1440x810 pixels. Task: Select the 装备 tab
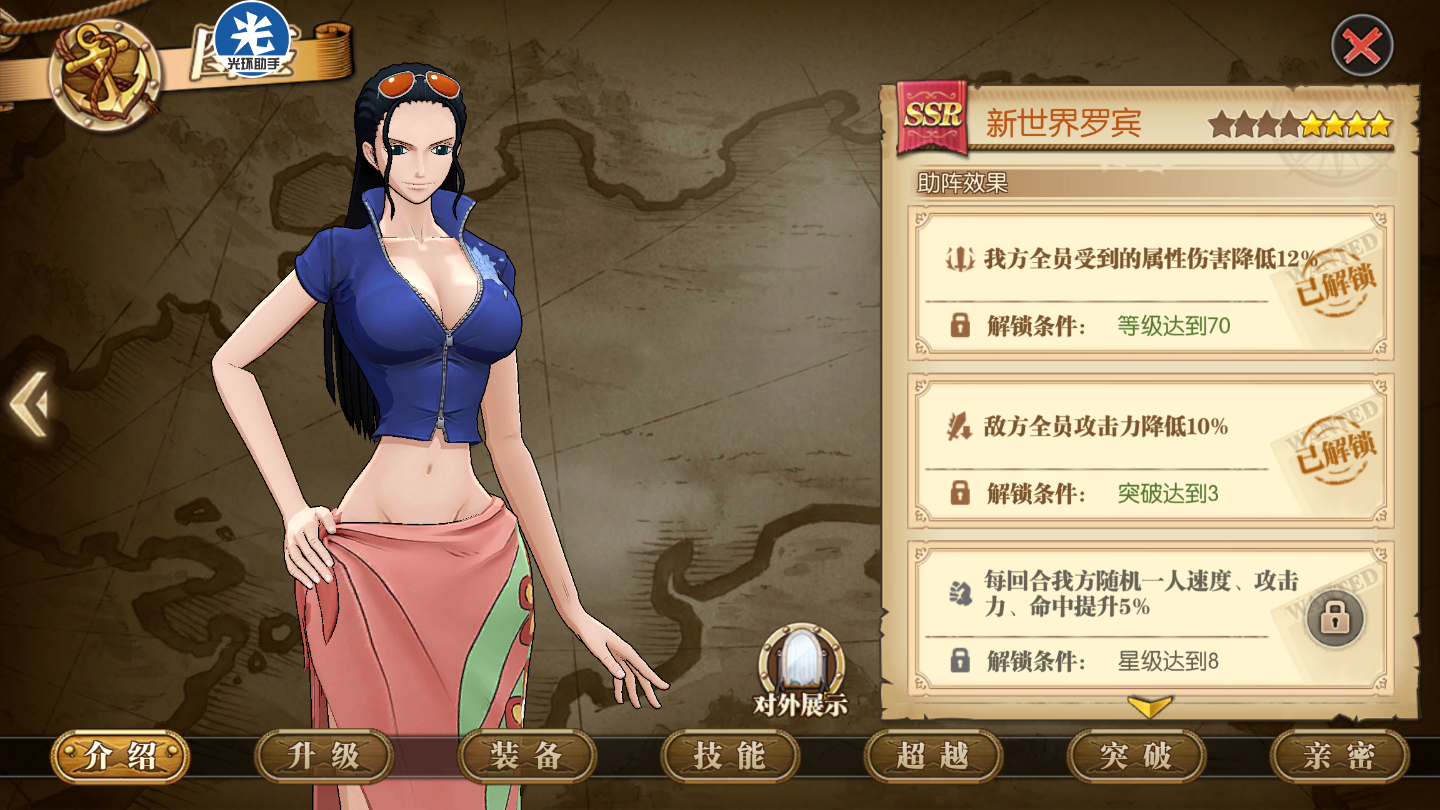click(x=527, y=756)
